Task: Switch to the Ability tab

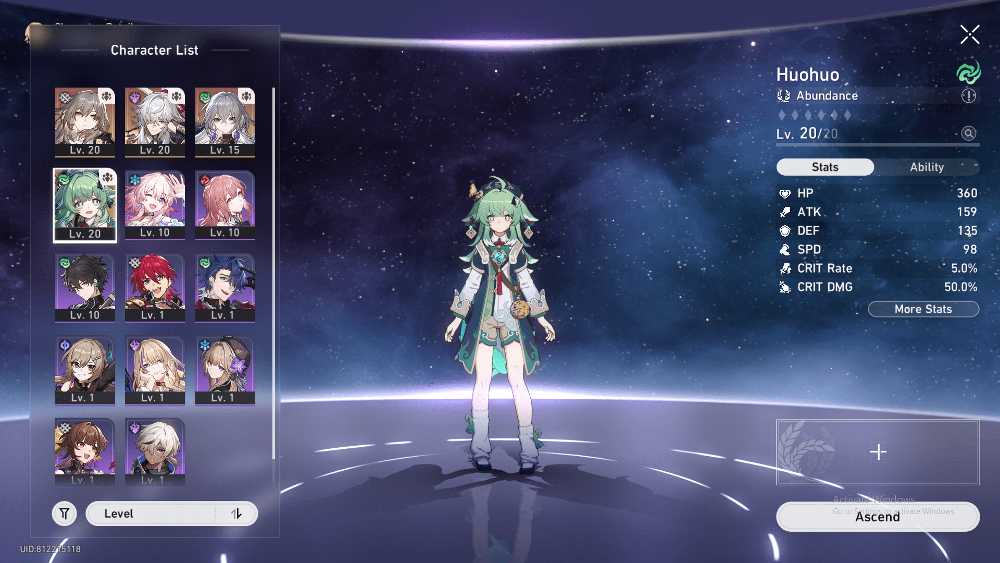Action: (x=926, y=167)
